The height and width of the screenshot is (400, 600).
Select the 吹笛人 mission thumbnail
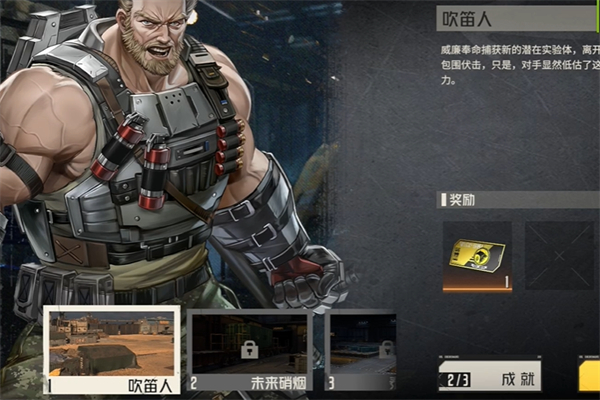(112, 348)
